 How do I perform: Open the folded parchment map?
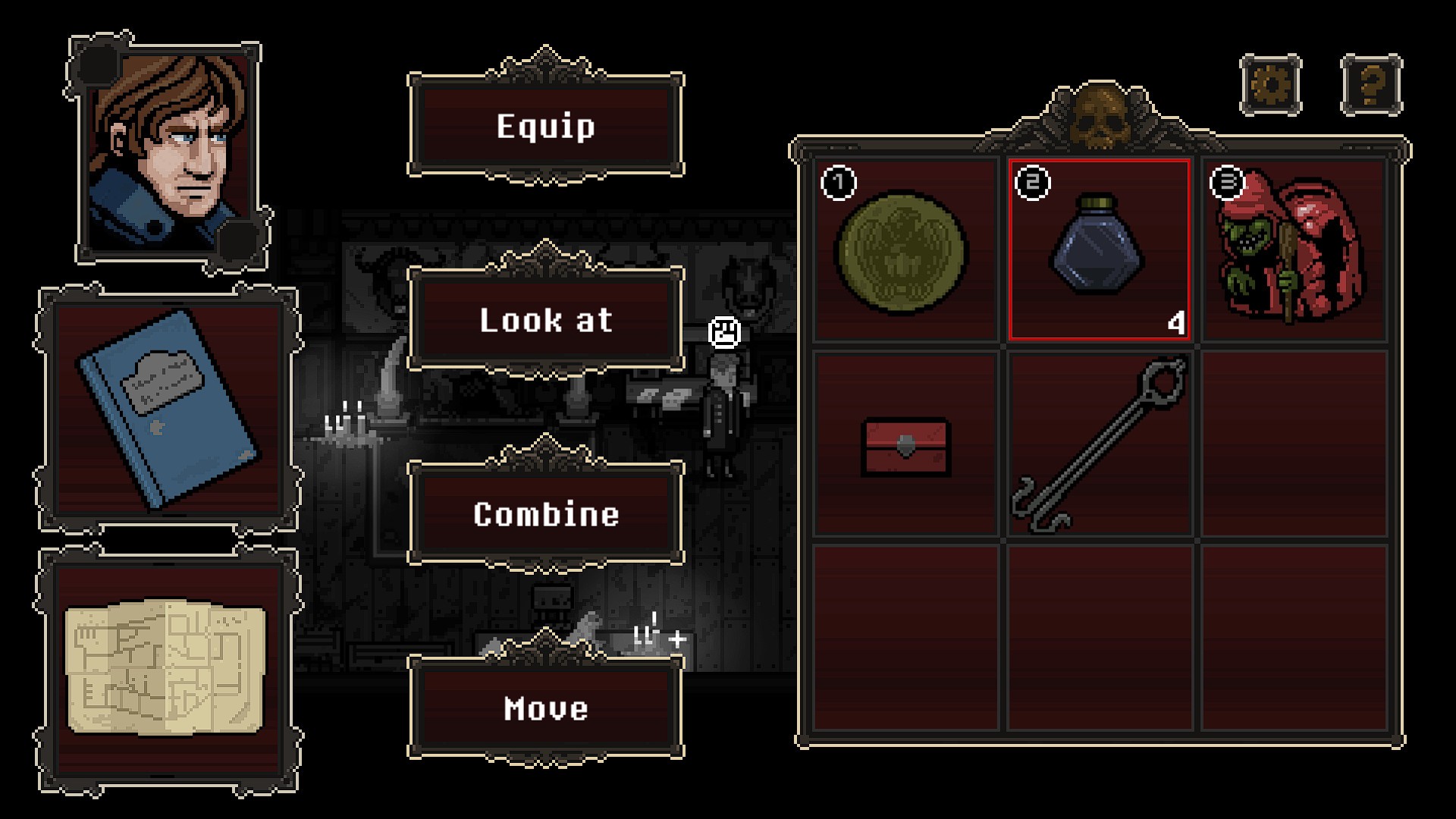pos(165,669)
